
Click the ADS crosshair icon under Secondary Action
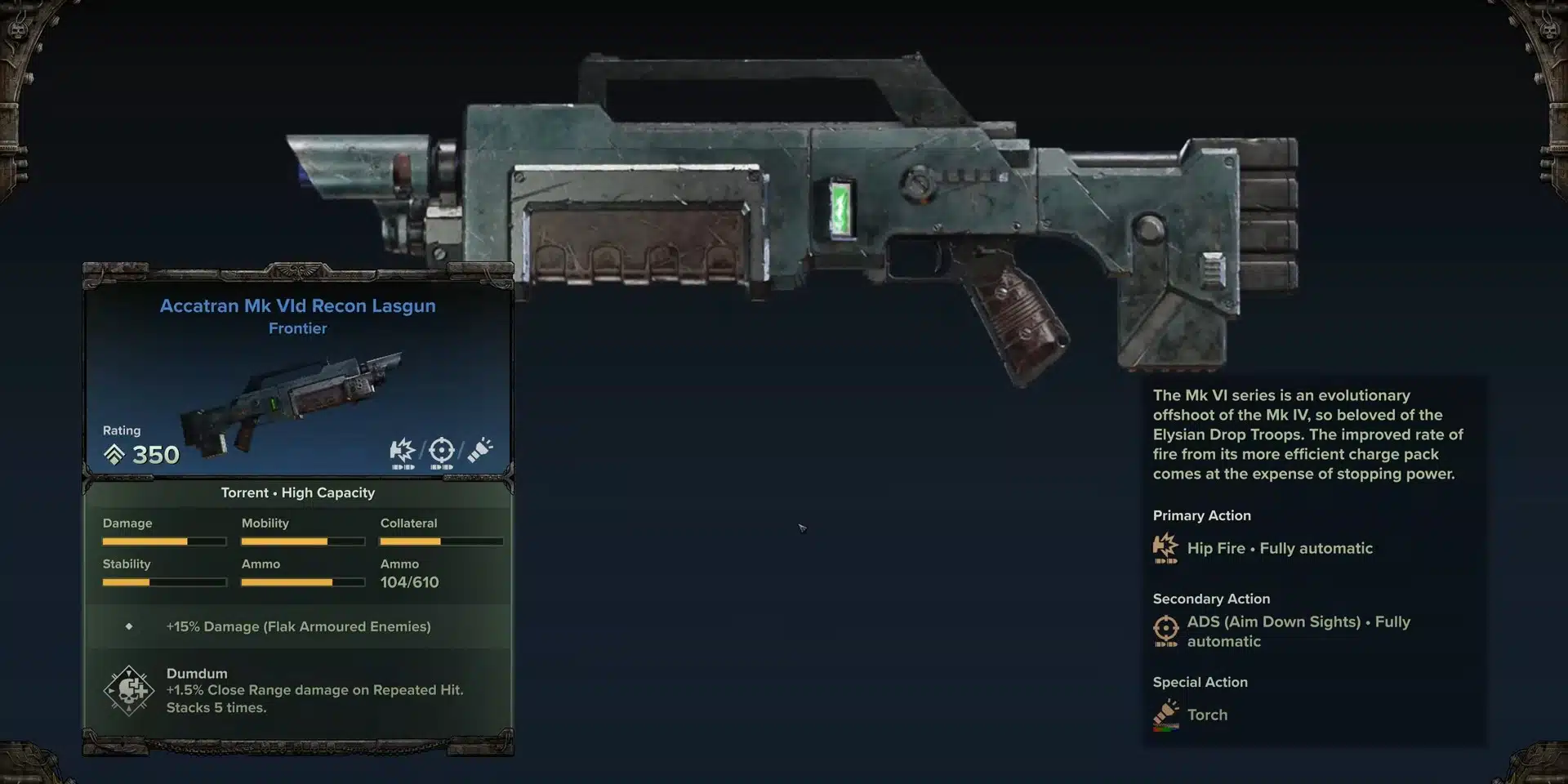(x=1165, y=630)
